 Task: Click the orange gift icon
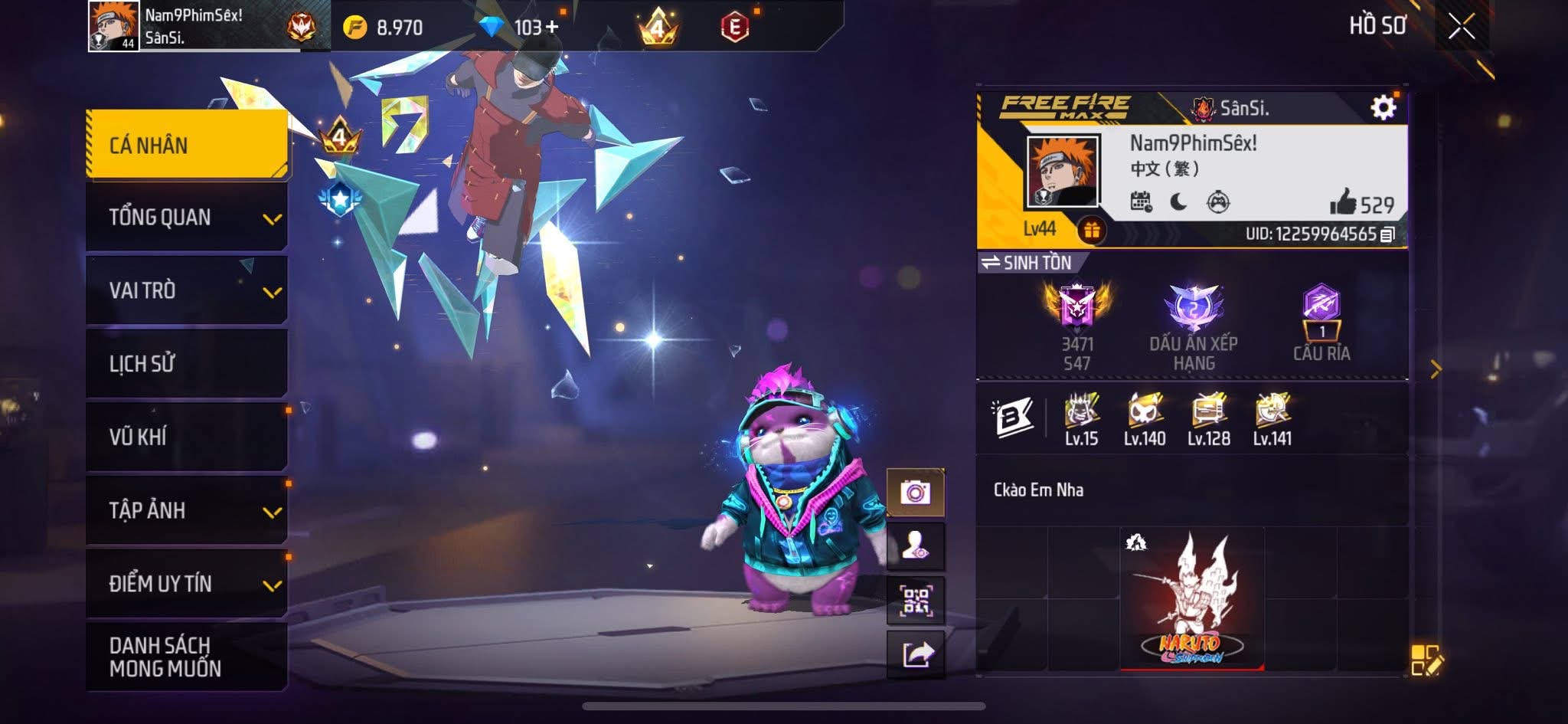point(1091,230)
